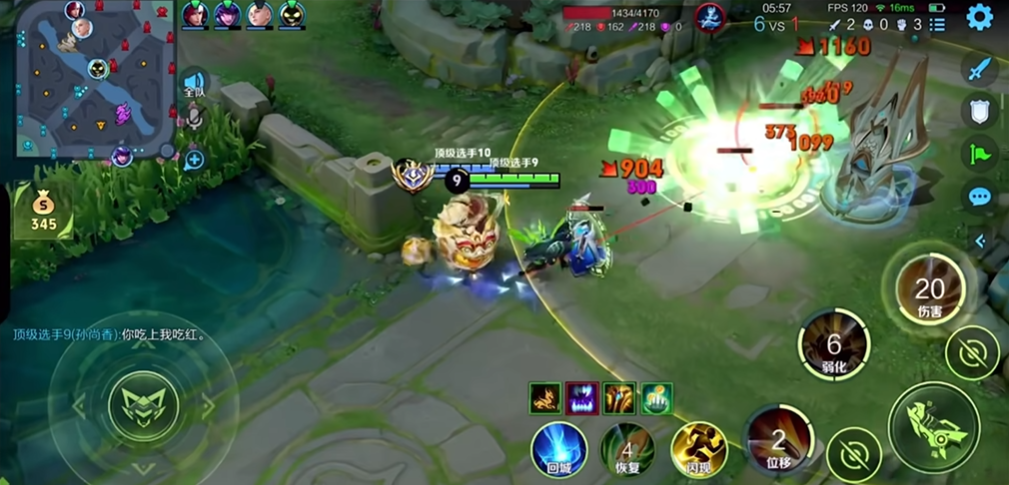Image resolution: width=1009 pixels, height=485 pixels.
Task: Cast the 闪现 flash spell
Action: click(x=698, y=449)
